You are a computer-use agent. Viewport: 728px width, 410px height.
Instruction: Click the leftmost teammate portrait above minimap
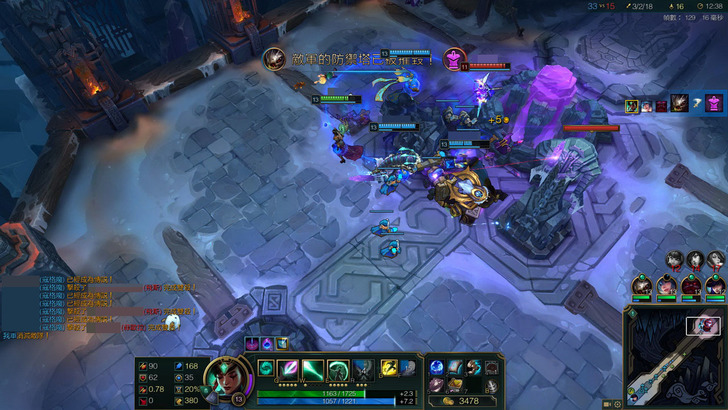coord(640,286)
